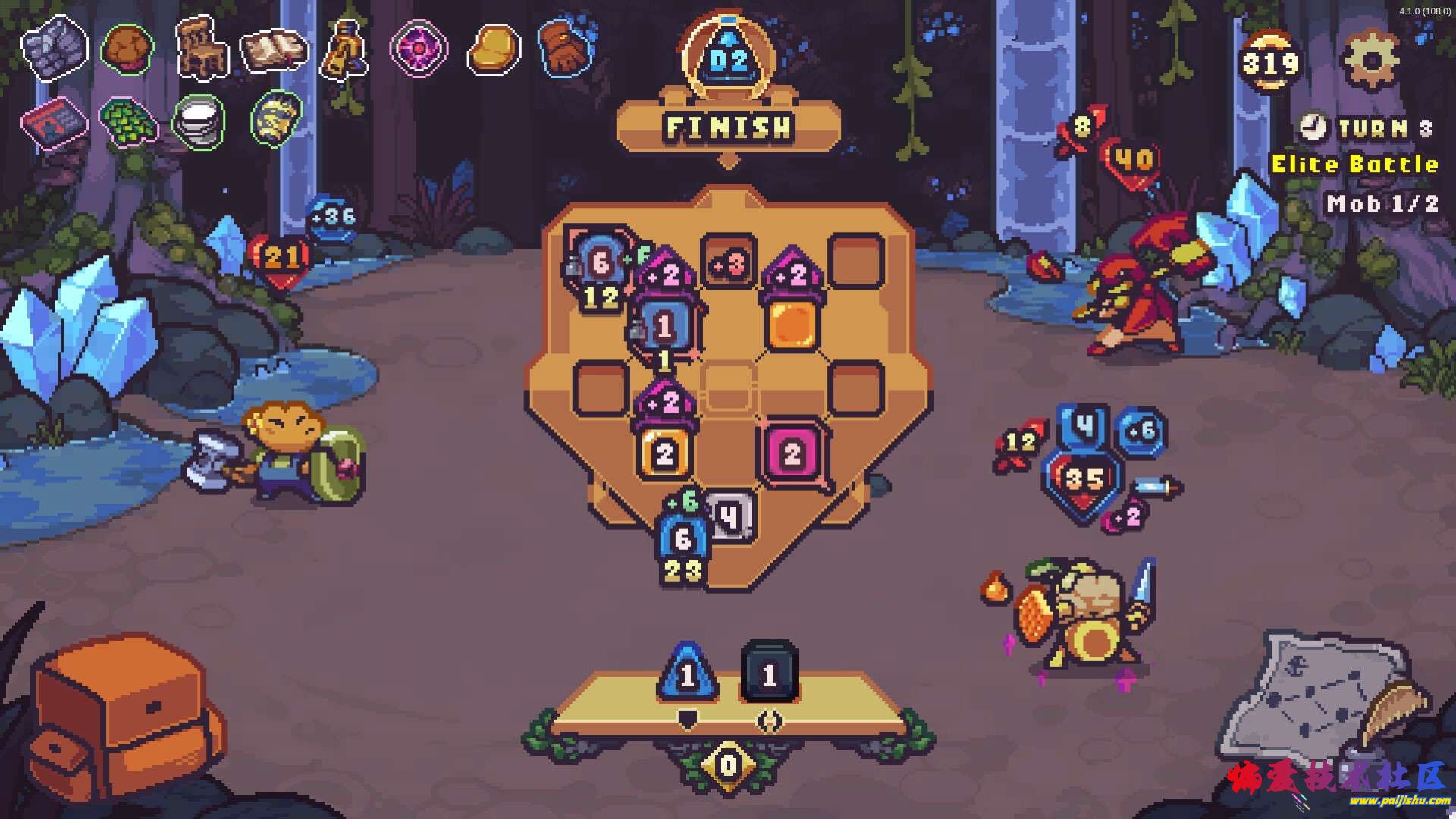This screenshot has width=1456, height=819.
Task: Inspect the red card relic
Action: pyautogui.click(x=54, y=121)
